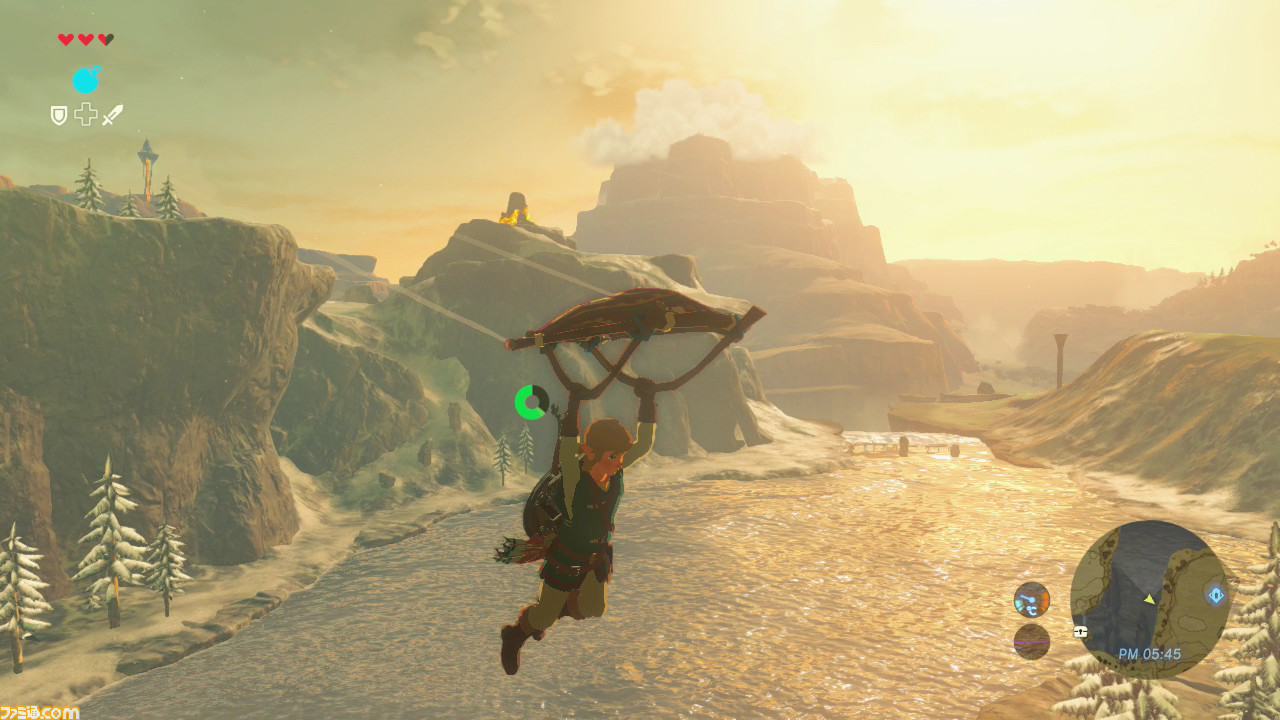Image resolution: width=1280 pixels, height=720 pixels.
Task: Click the yellow player arrow on the minimap
Action: [1149, 600]
